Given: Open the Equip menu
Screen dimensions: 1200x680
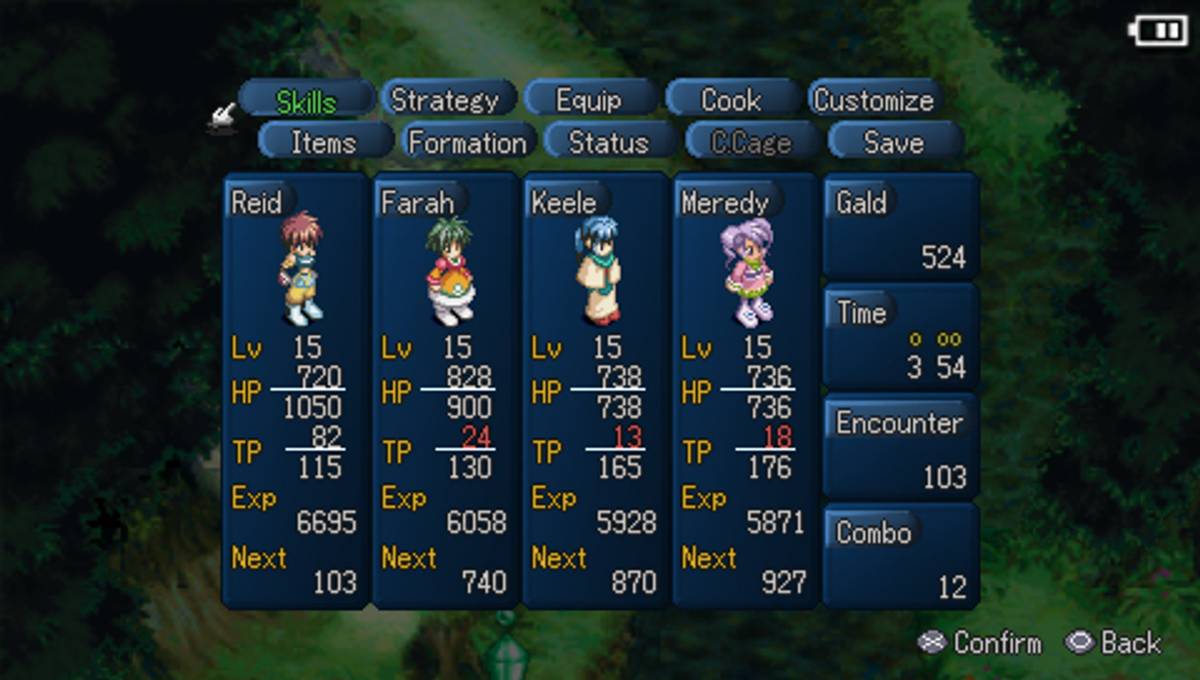Looking at the screenshot, I should pos(589,100).
